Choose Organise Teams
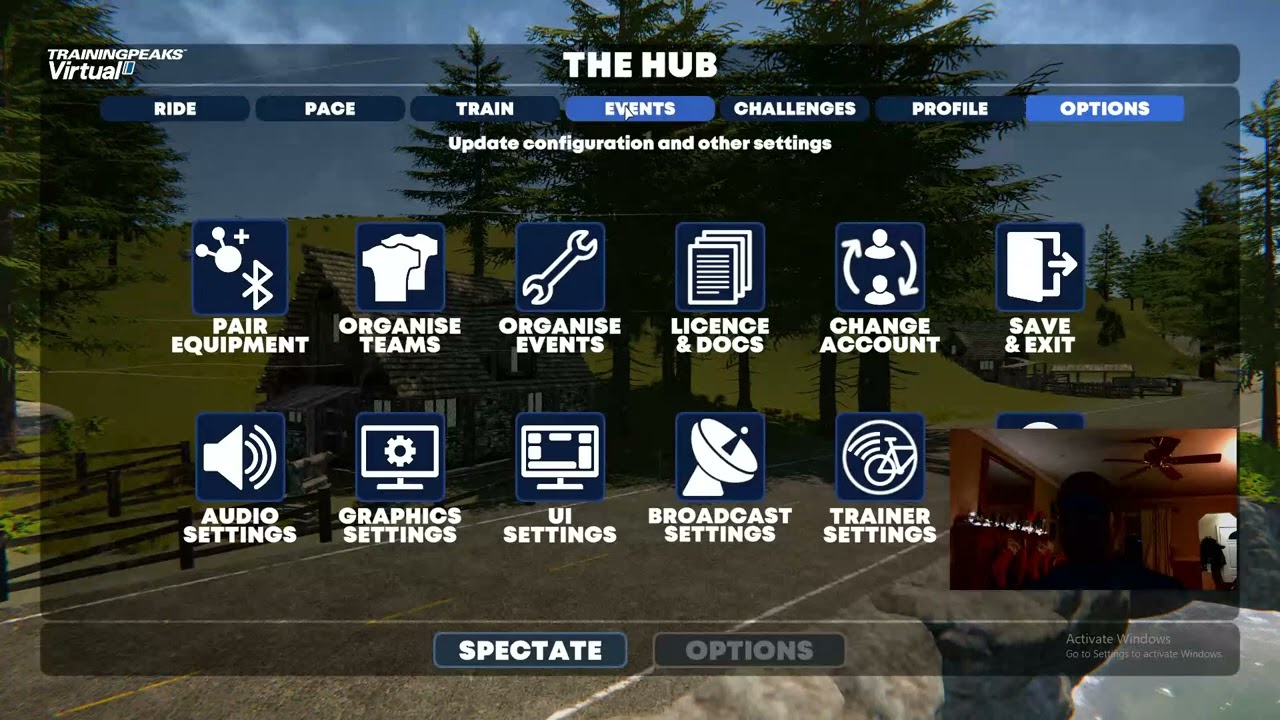The height and width of the screenshot is (720, 1280). (x=400, y=268)
